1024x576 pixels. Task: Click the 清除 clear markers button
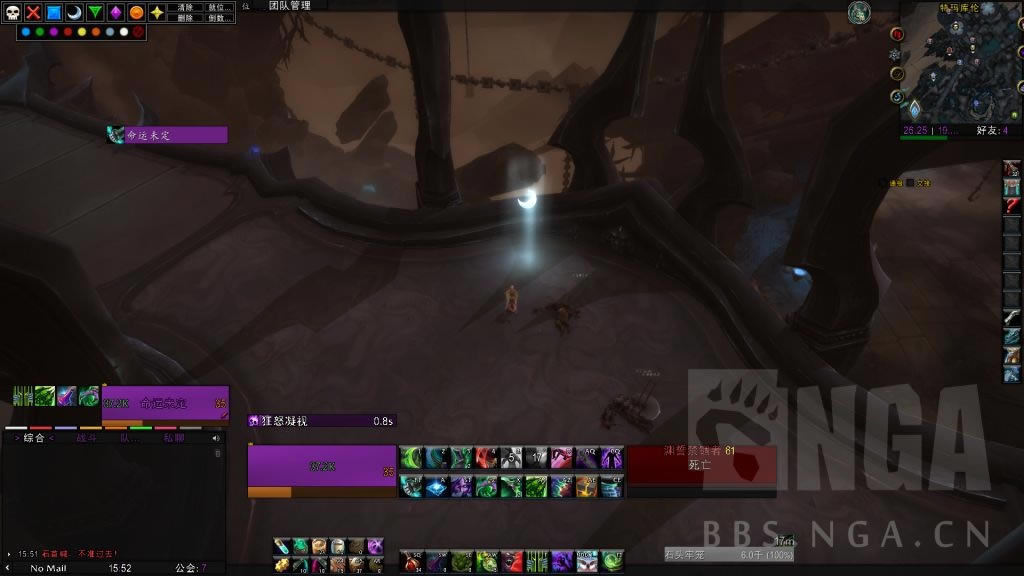tap(185, 7)
